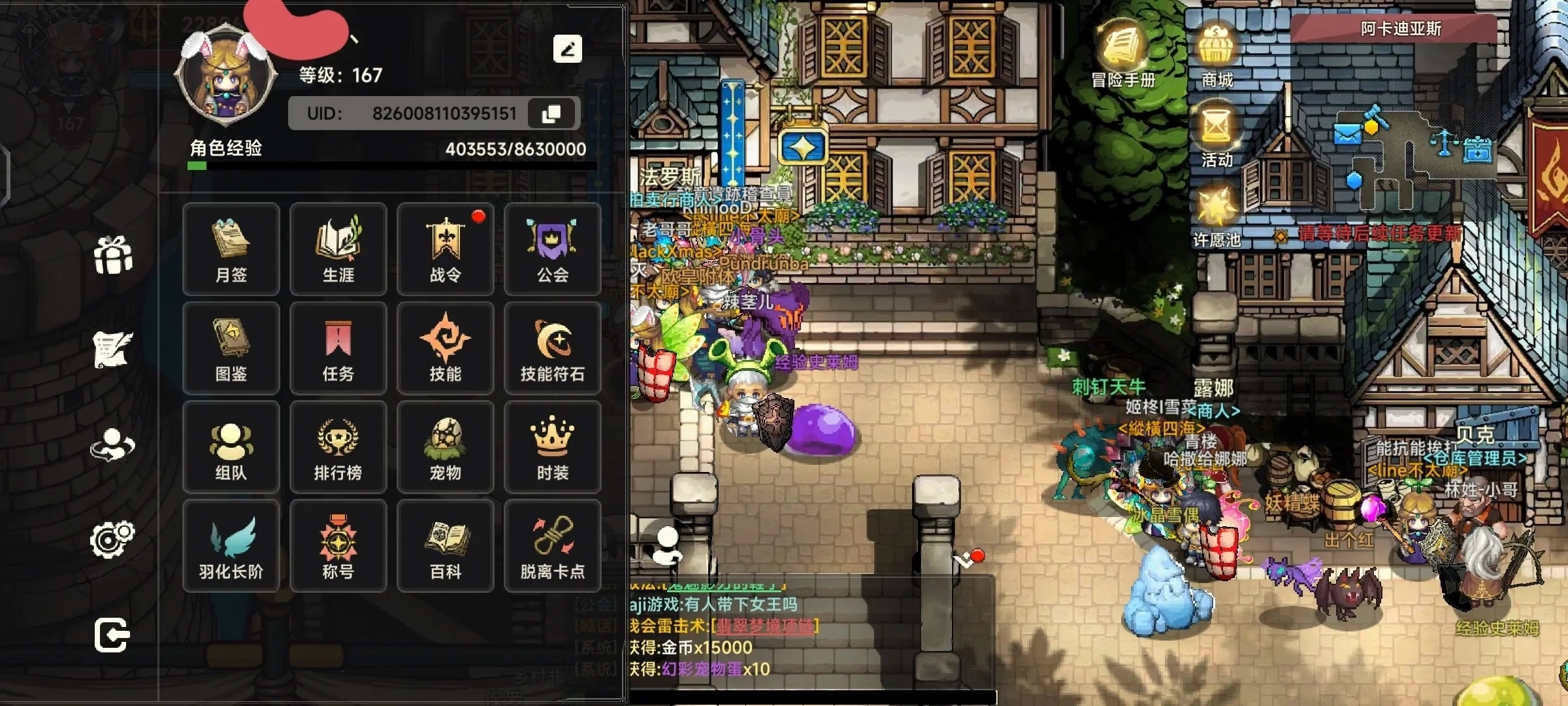The image size is (1568, 706).
Task: Open the 组队 team menu
Action: pyautogui.click(x=231, y=448)
